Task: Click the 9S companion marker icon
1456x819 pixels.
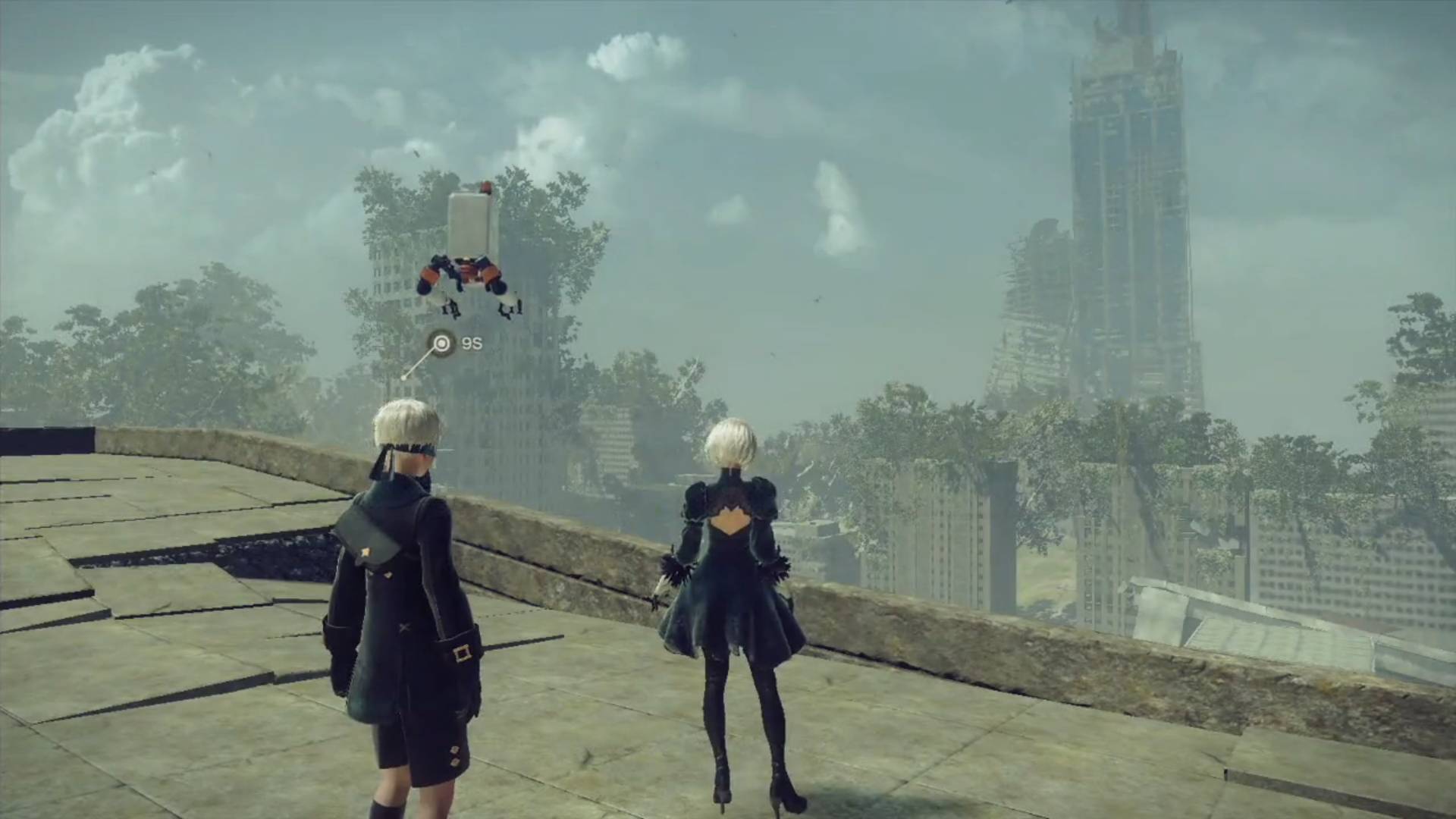Action: pyautogui.click(x=441, y=344)
